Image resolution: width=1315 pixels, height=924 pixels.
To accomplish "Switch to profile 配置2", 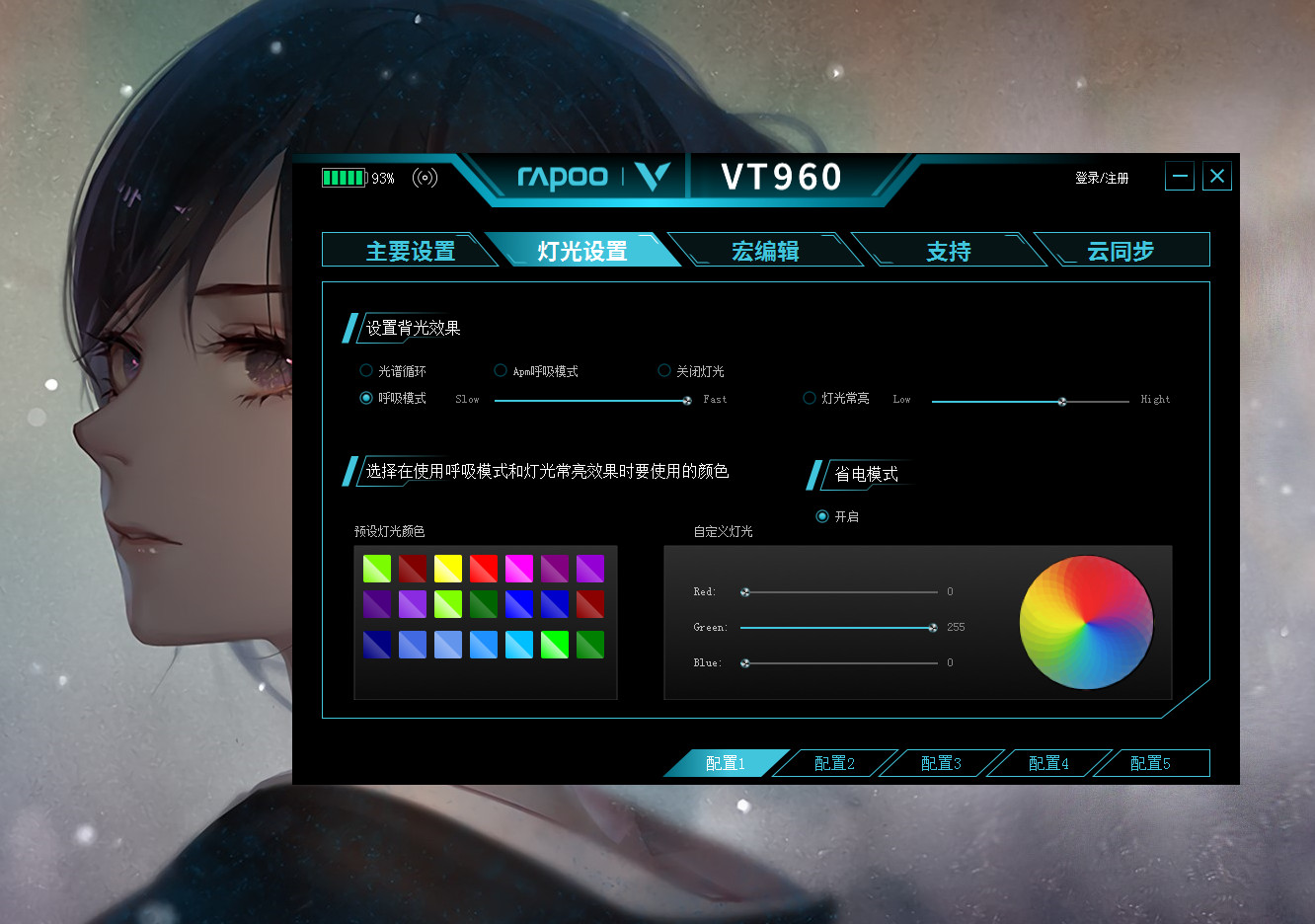I will point(834,762).
